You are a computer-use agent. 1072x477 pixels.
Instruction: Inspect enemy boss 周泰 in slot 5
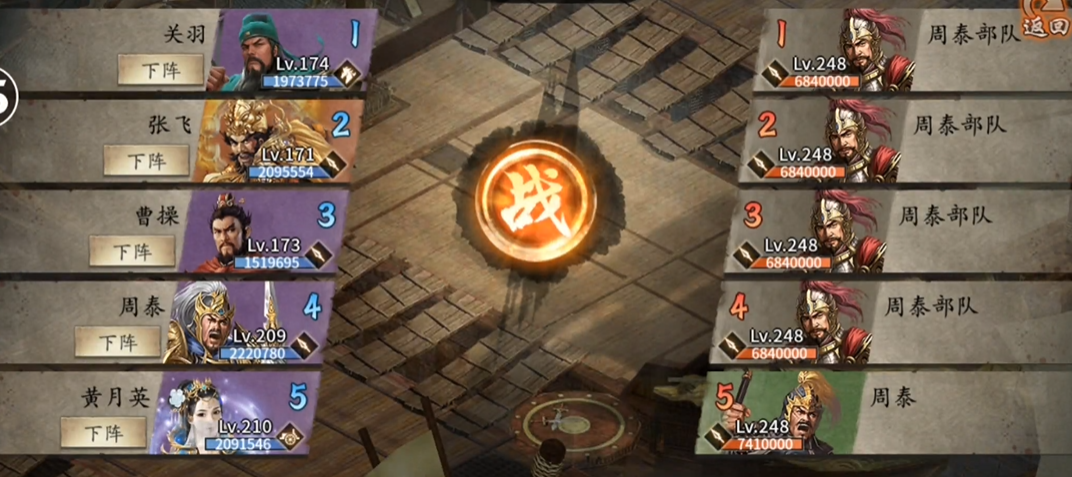pyautogui.click(x=810, y=412)
